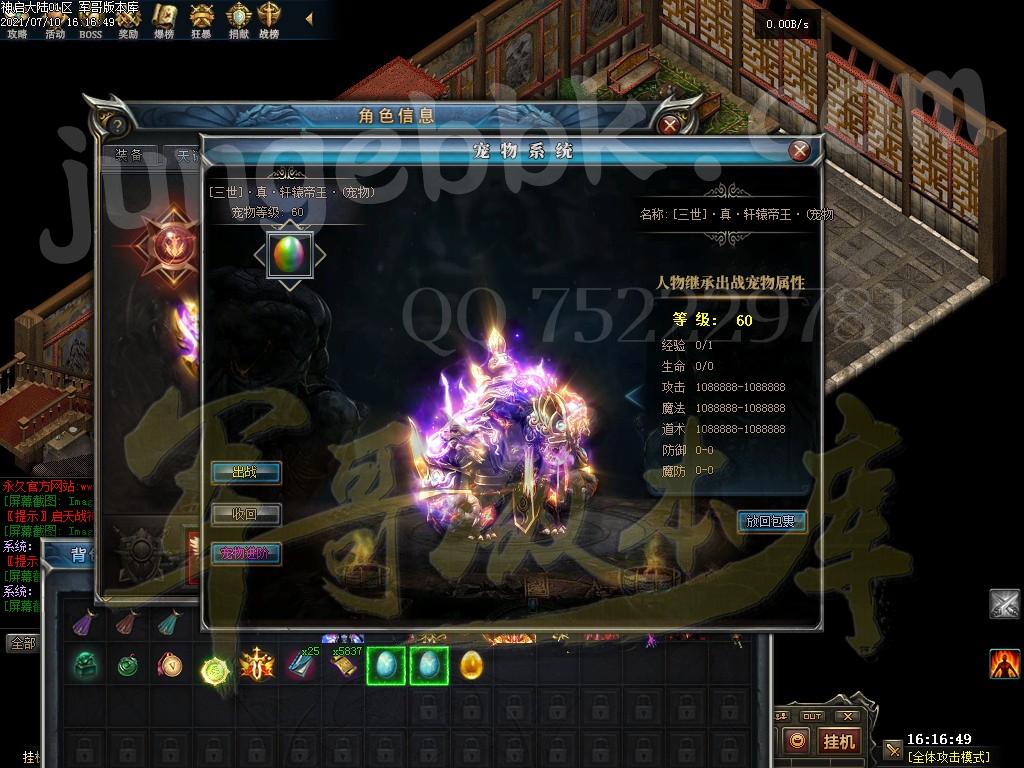The image size is (1024, 768).
Task: Open the 爆榜 scroll icon
Action: [164, 18]
